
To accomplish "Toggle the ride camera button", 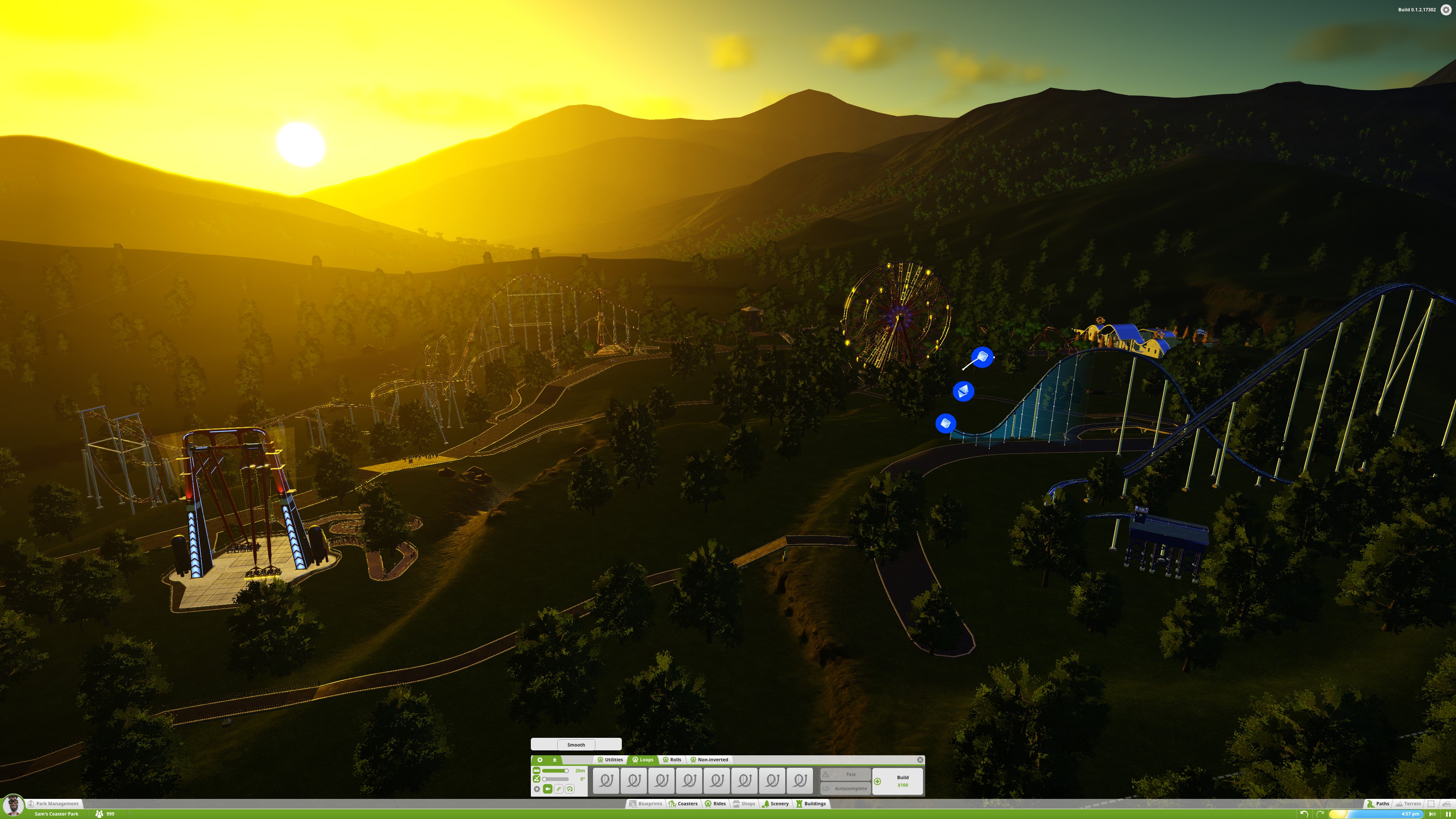I will pos(547,789).
